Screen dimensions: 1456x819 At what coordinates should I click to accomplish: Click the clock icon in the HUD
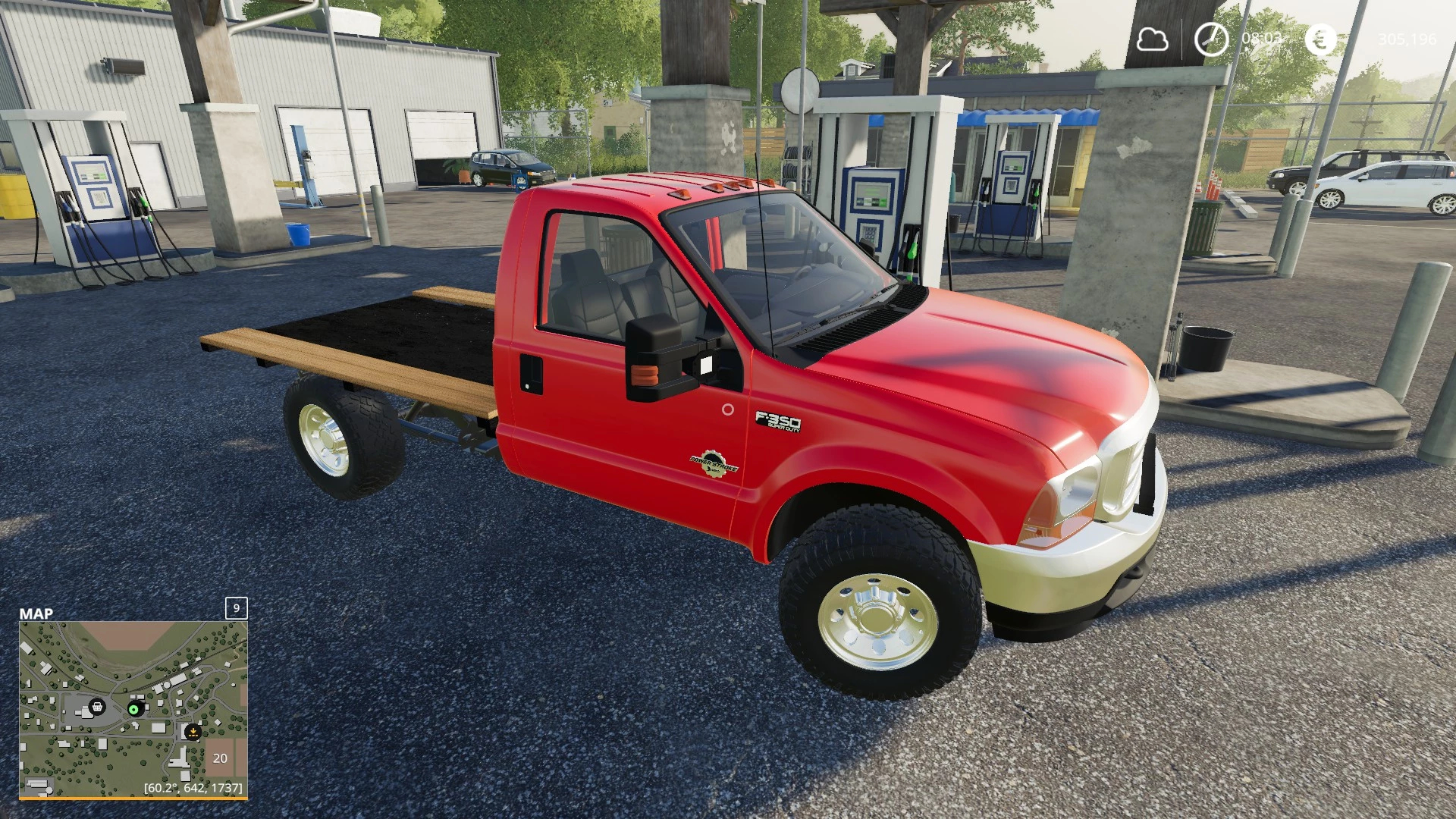pos(1211,39)
